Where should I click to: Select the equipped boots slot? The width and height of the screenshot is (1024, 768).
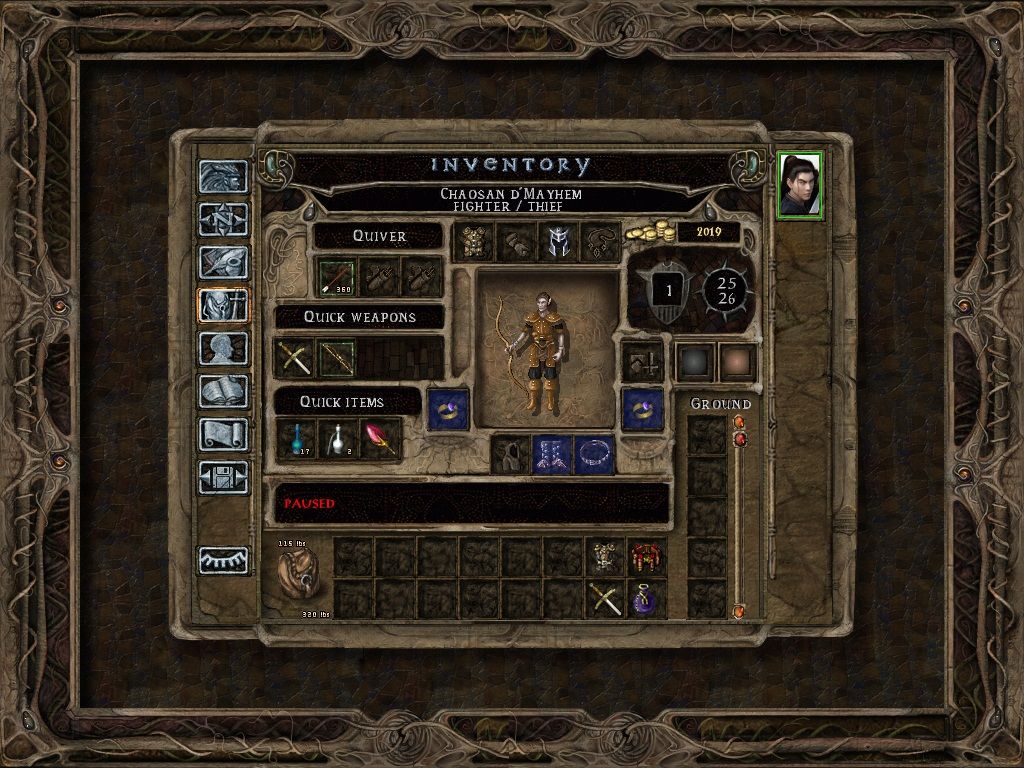(552, 454)
